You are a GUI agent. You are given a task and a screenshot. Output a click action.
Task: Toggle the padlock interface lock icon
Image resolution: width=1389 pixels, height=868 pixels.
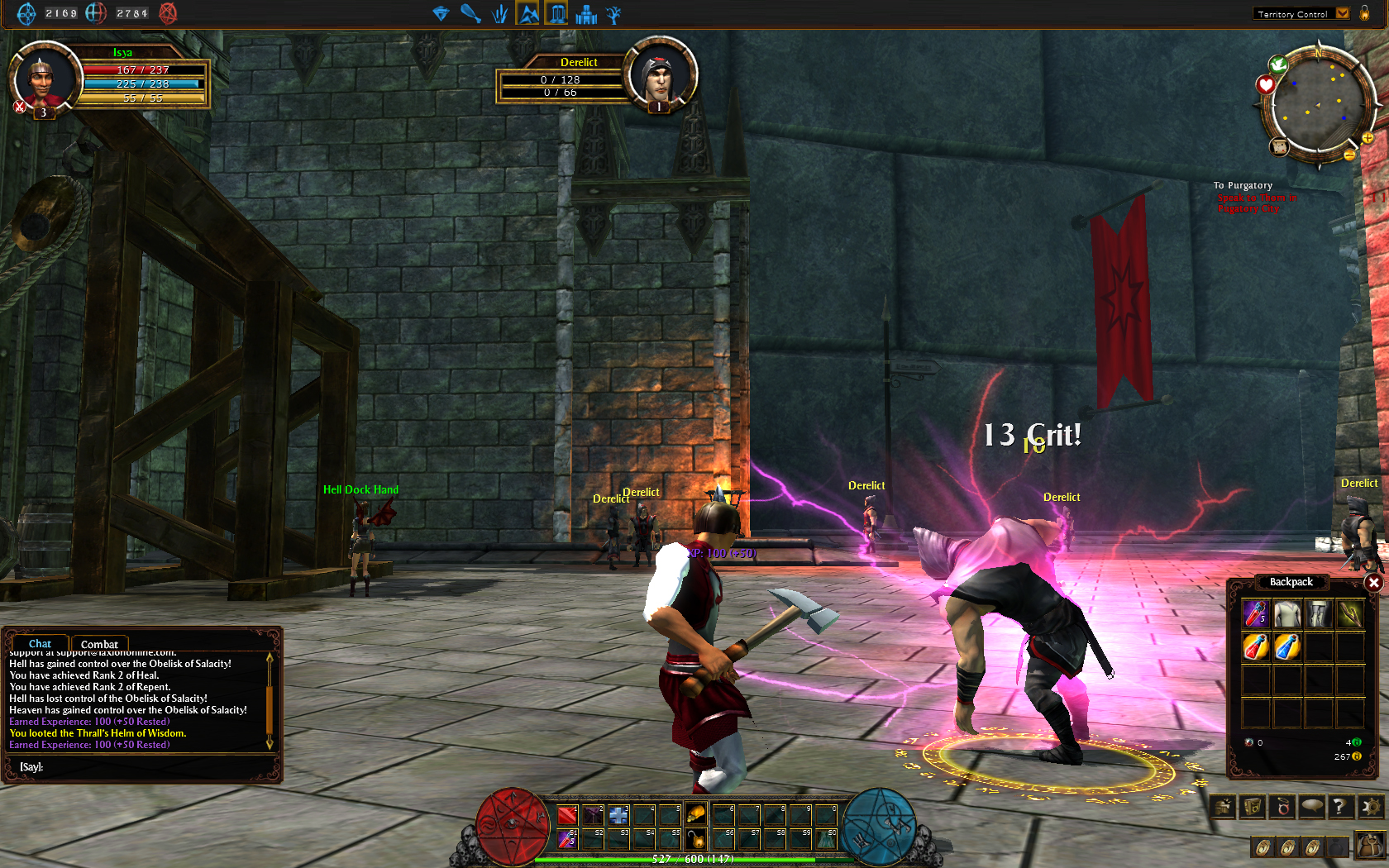1364,13
